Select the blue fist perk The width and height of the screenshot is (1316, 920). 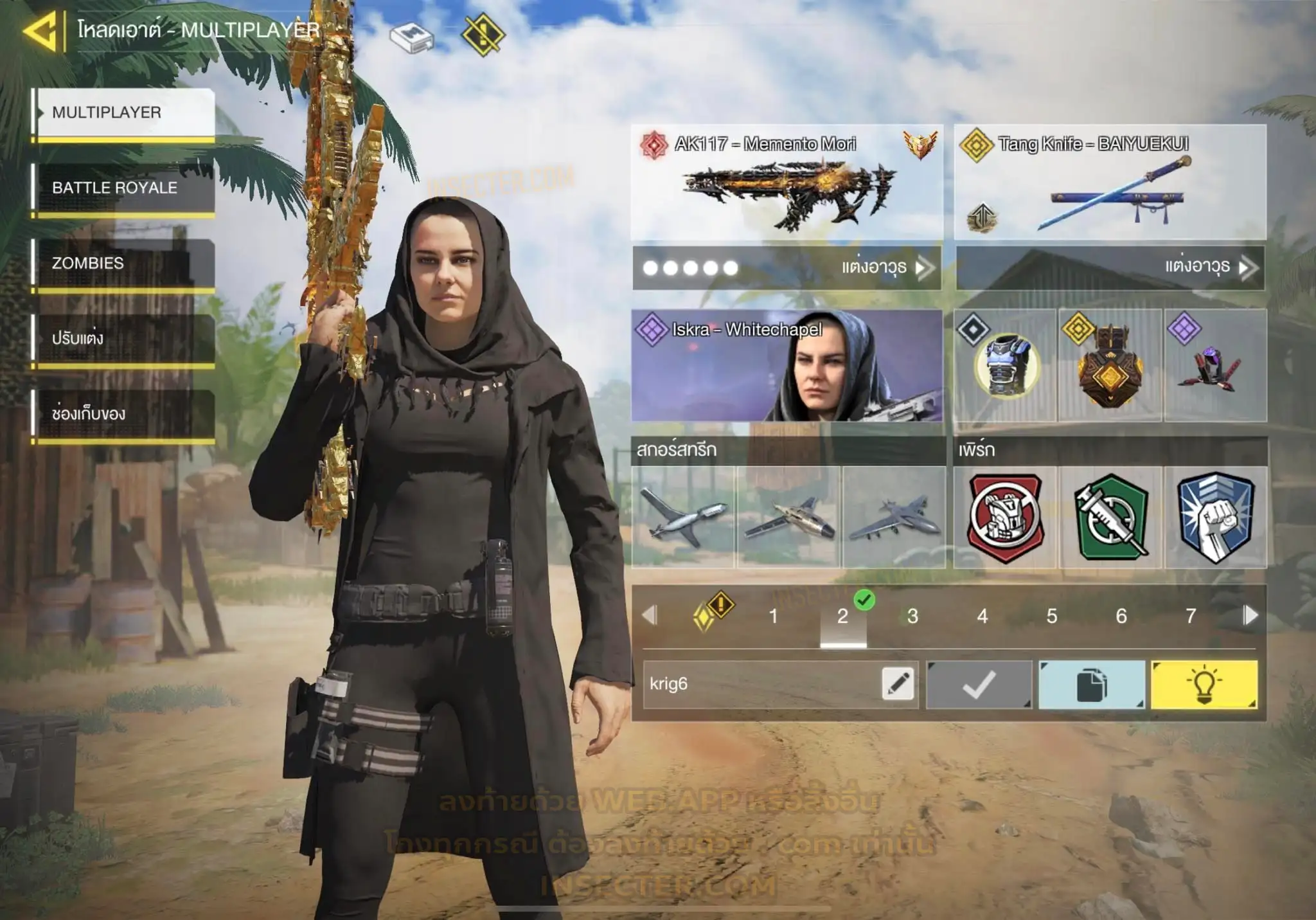click(x=1215, y=517)
